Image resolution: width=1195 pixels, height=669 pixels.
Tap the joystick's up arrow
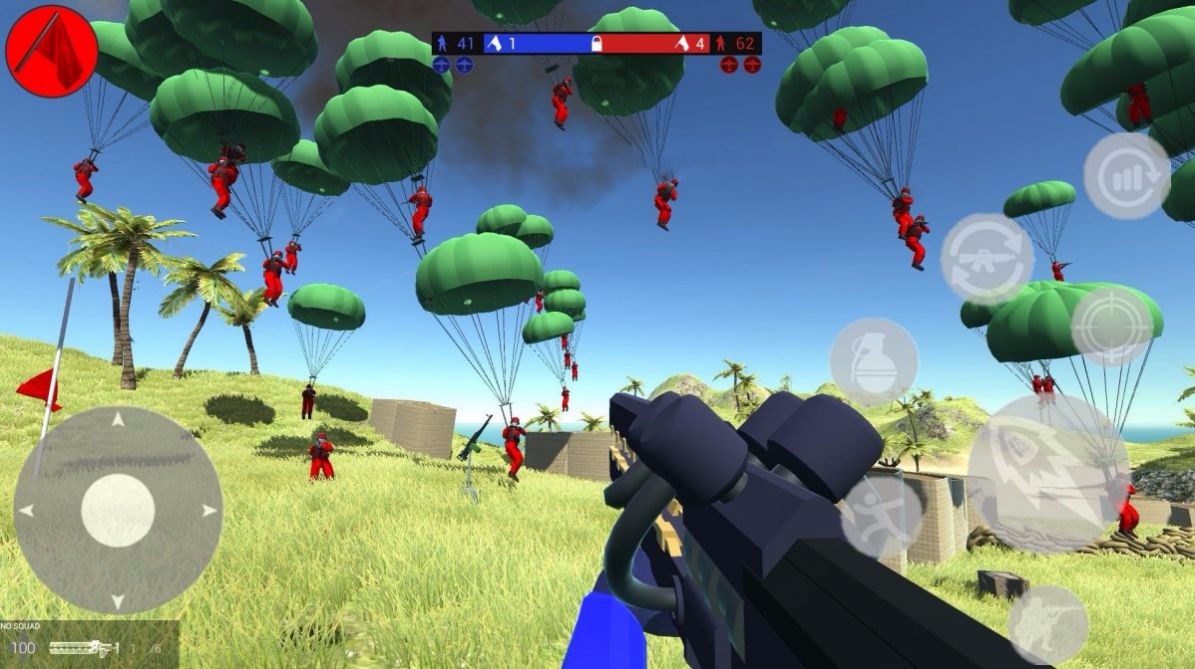click(x=118, y=419)
